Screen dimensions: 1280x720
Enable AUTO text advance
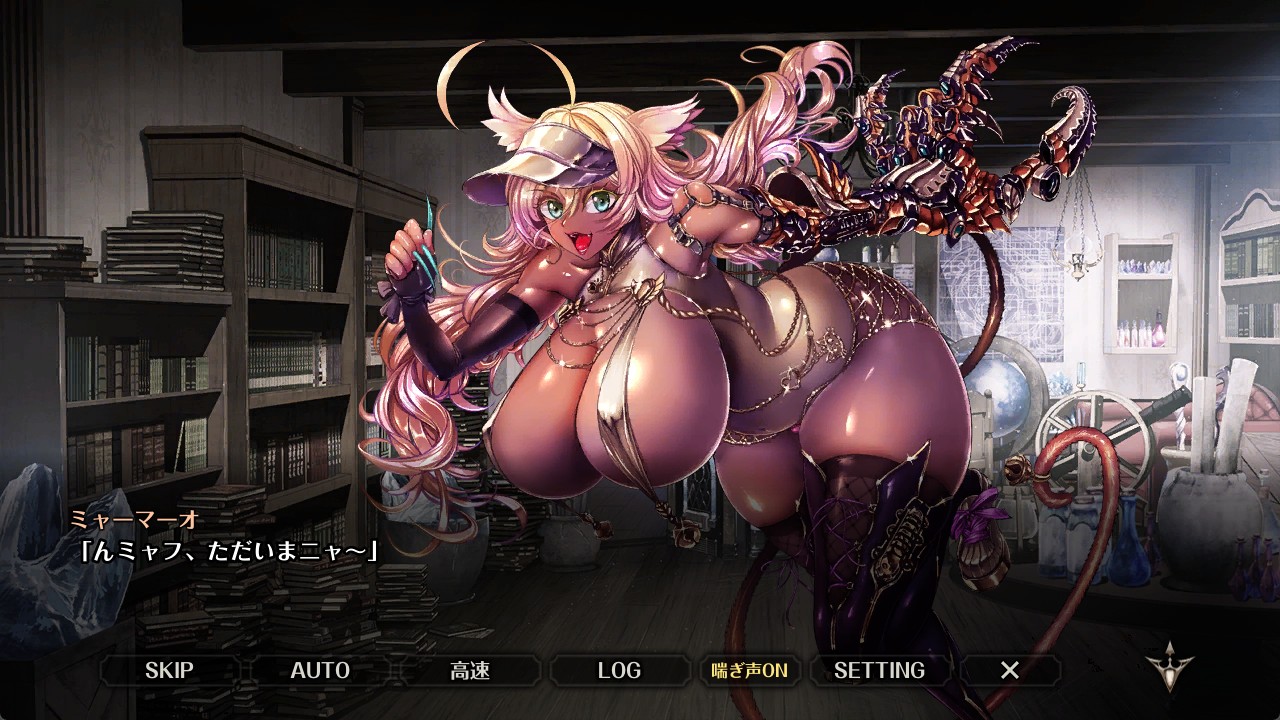pos(320,670)
